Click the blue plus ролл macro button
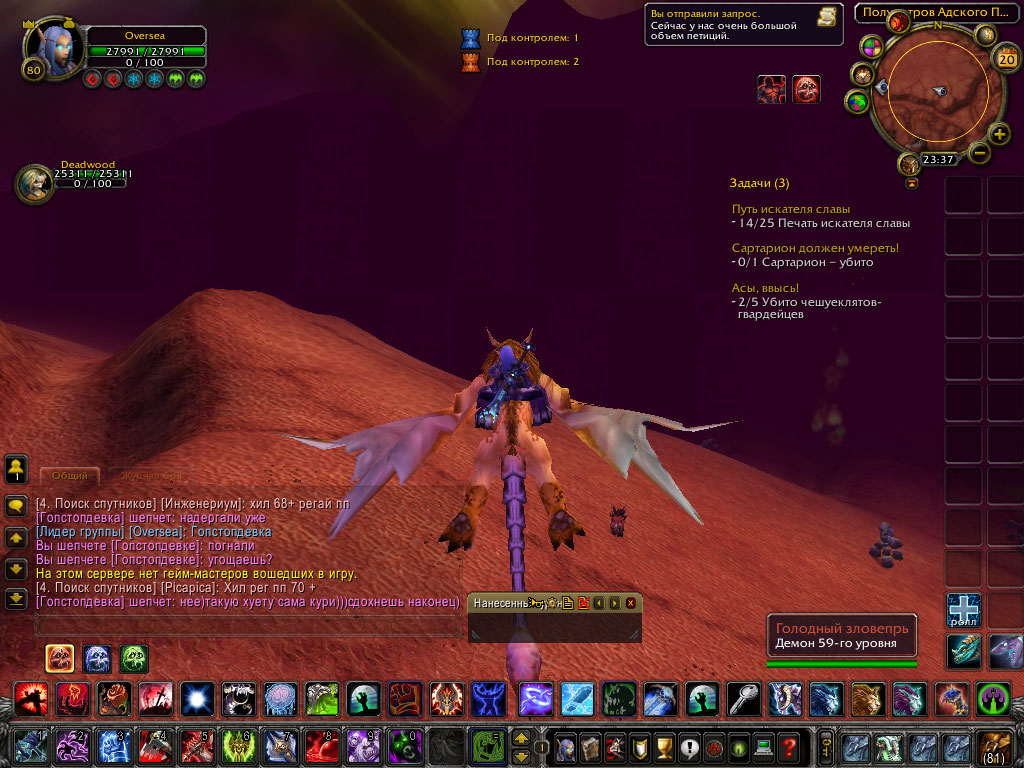Screen dimensions: 1024x768 coord(964,609)
